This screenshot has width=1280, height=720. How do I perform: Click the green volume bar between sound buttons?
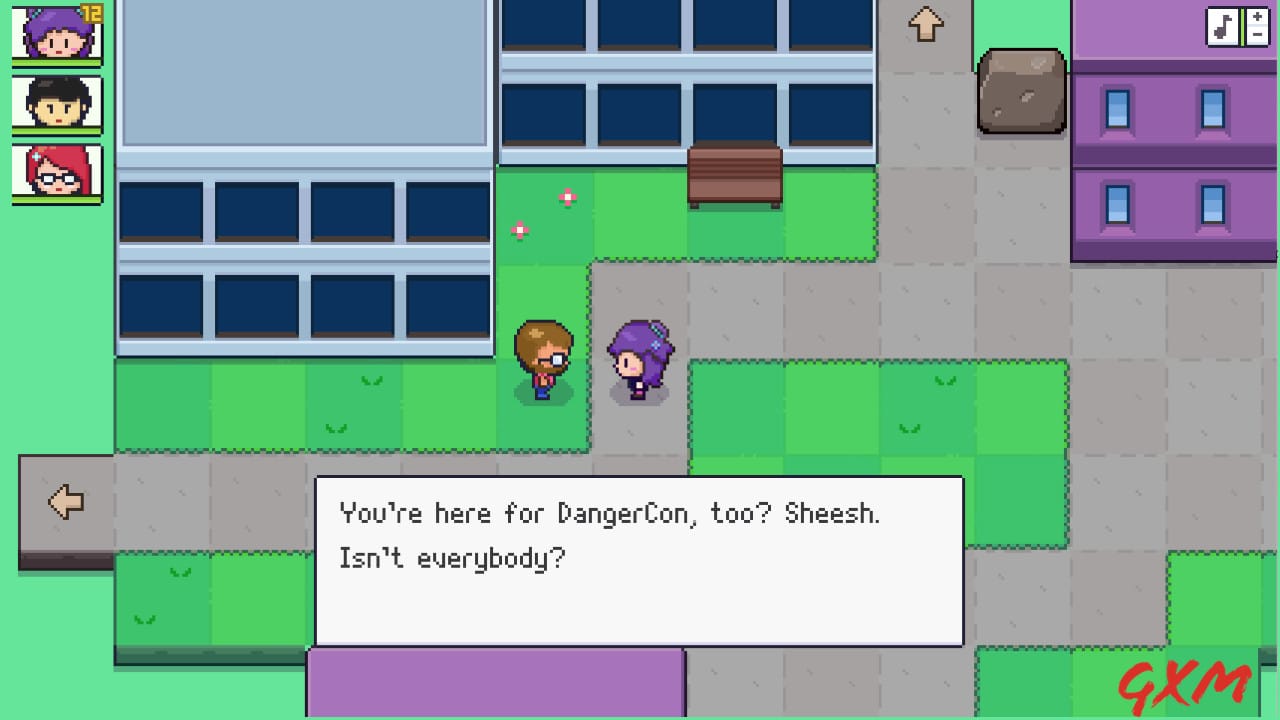coord(1242,26)
